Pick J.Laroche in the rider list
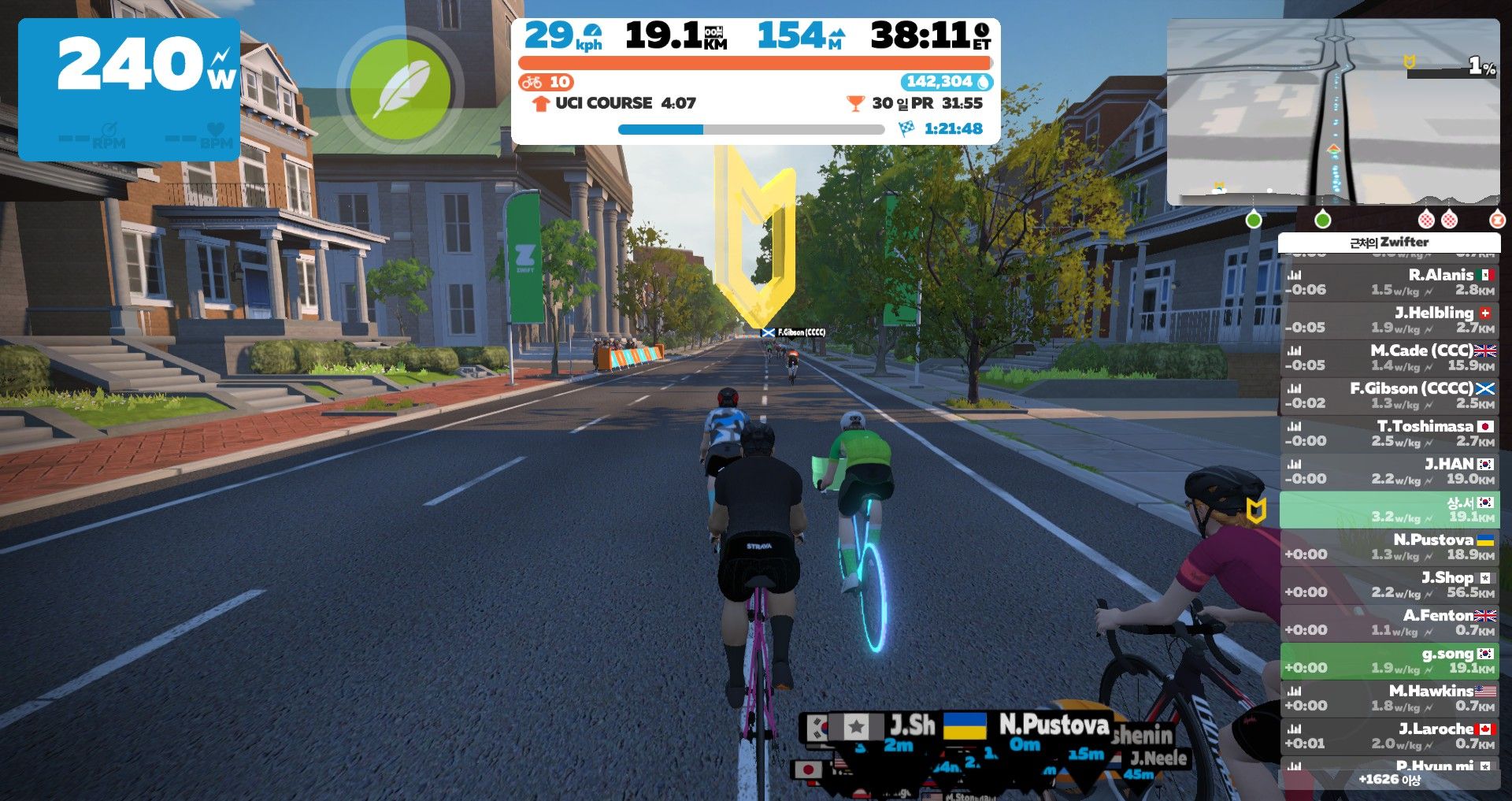Image resolution: width=1512 pixels, height=801 pixels. click(1390, 736)
